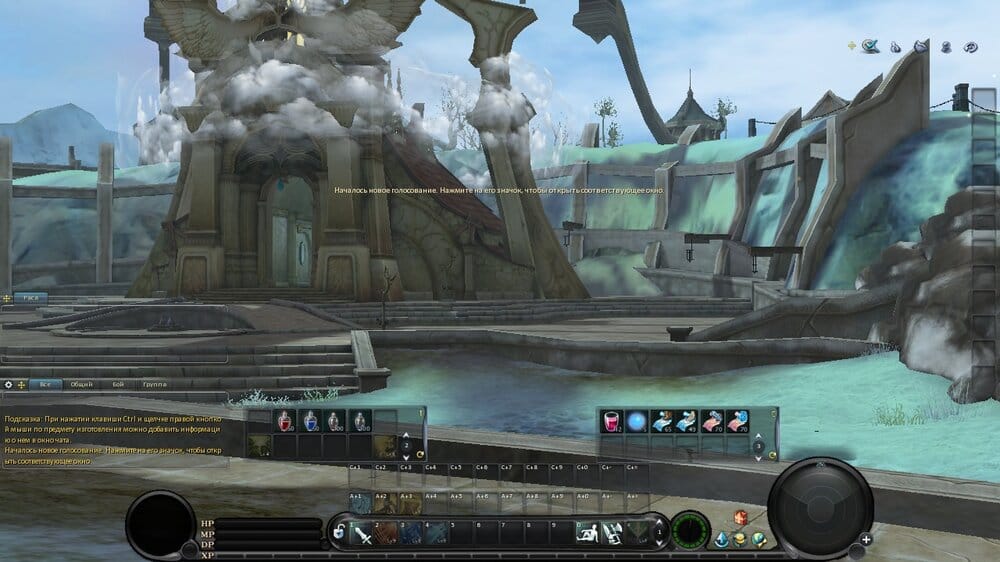Use the red health potion
Image resolution: width=1000 pixels, height=562 pixels.
284,422
